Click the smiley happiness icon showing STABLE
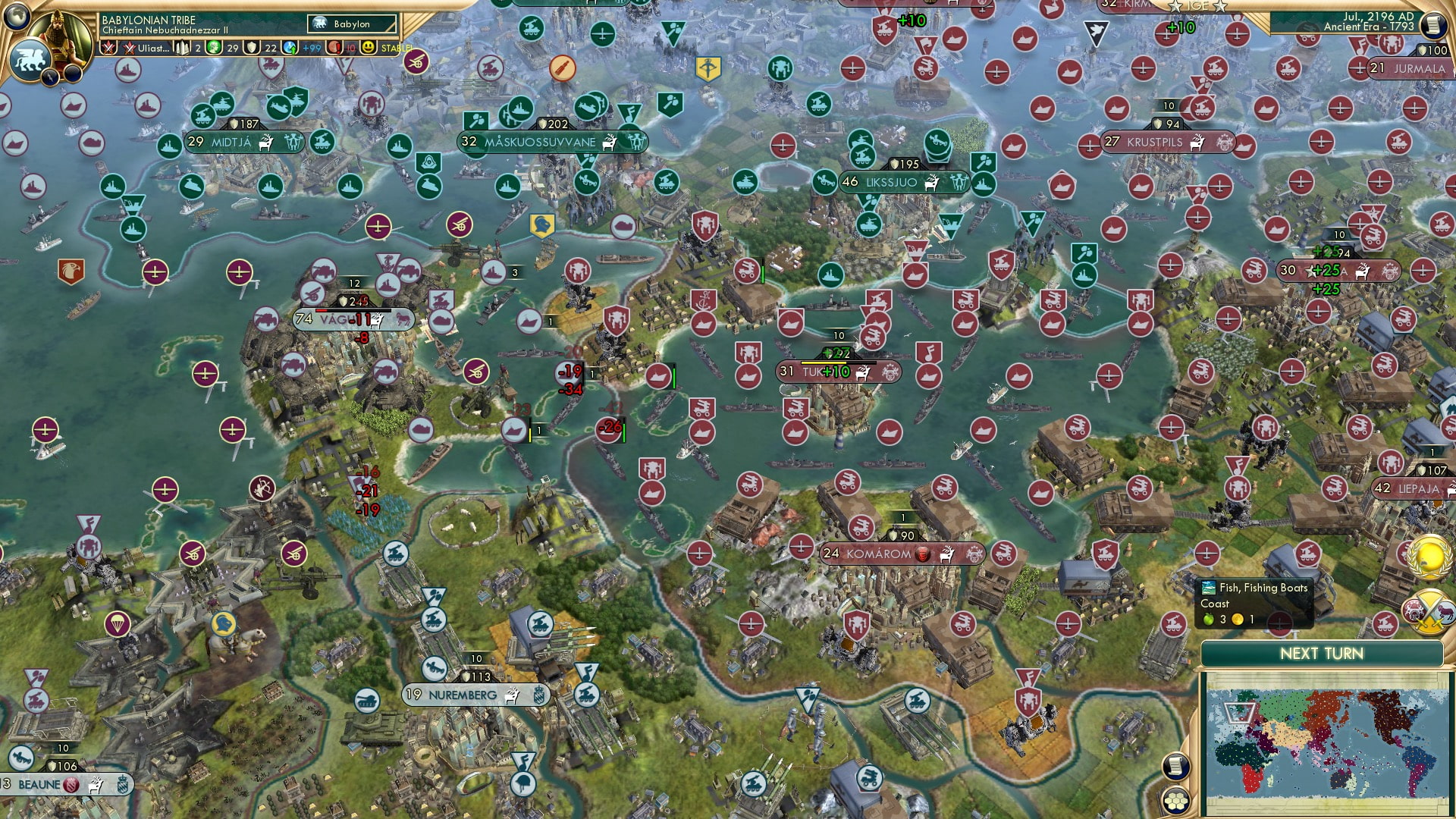Screen dimensions: 1456x819 (372, 47)
